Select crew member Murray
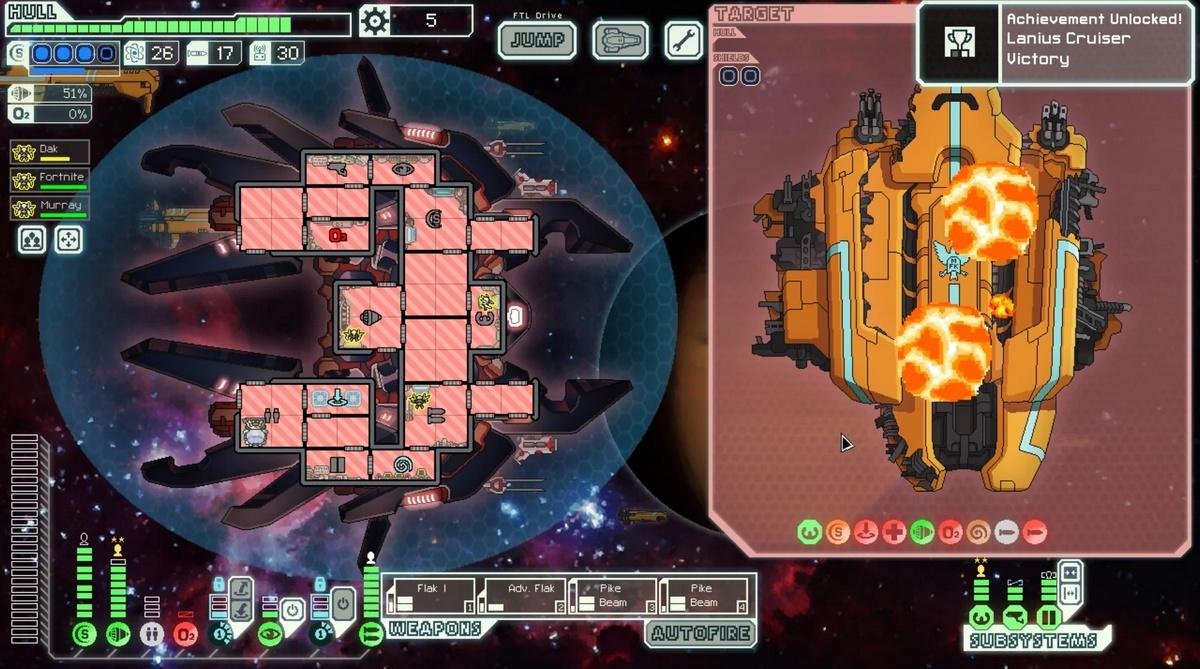1200x669 pixels. point(50,208)
